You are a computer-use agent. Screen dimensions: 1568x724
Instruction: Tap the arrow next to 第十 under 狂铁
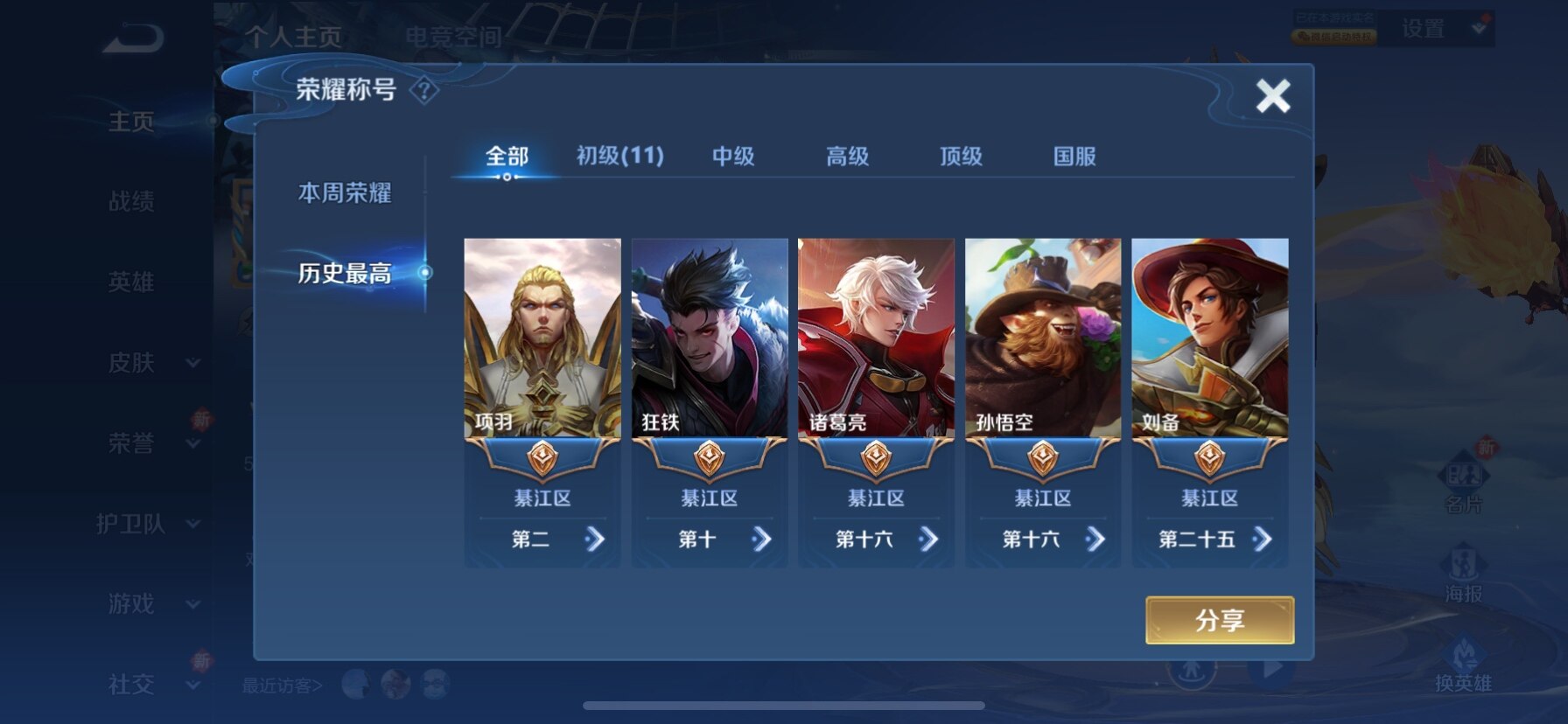coord(761,540)
